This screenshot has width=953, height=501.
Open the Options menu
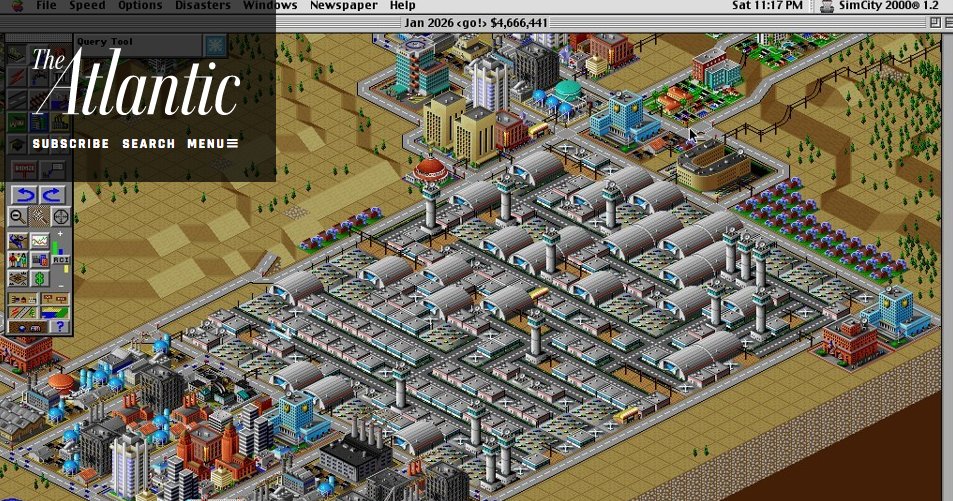point(140,5)
